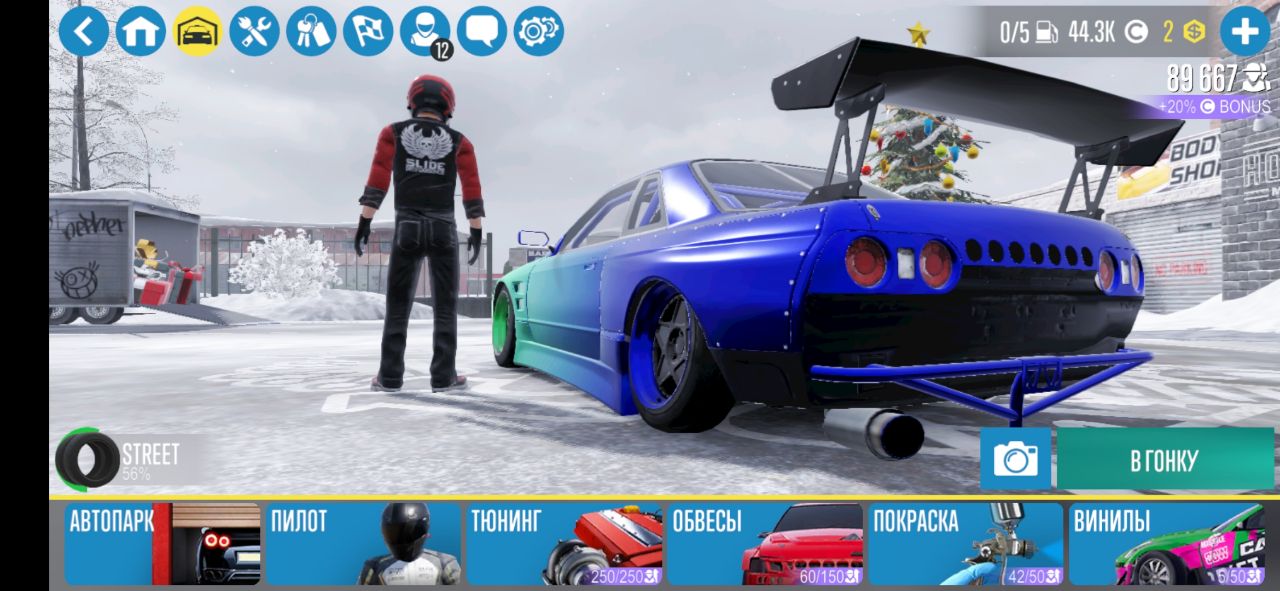The image size is (1280, 591).
Task: Add currency with the plus button
Action: (x=1245, y=31)
